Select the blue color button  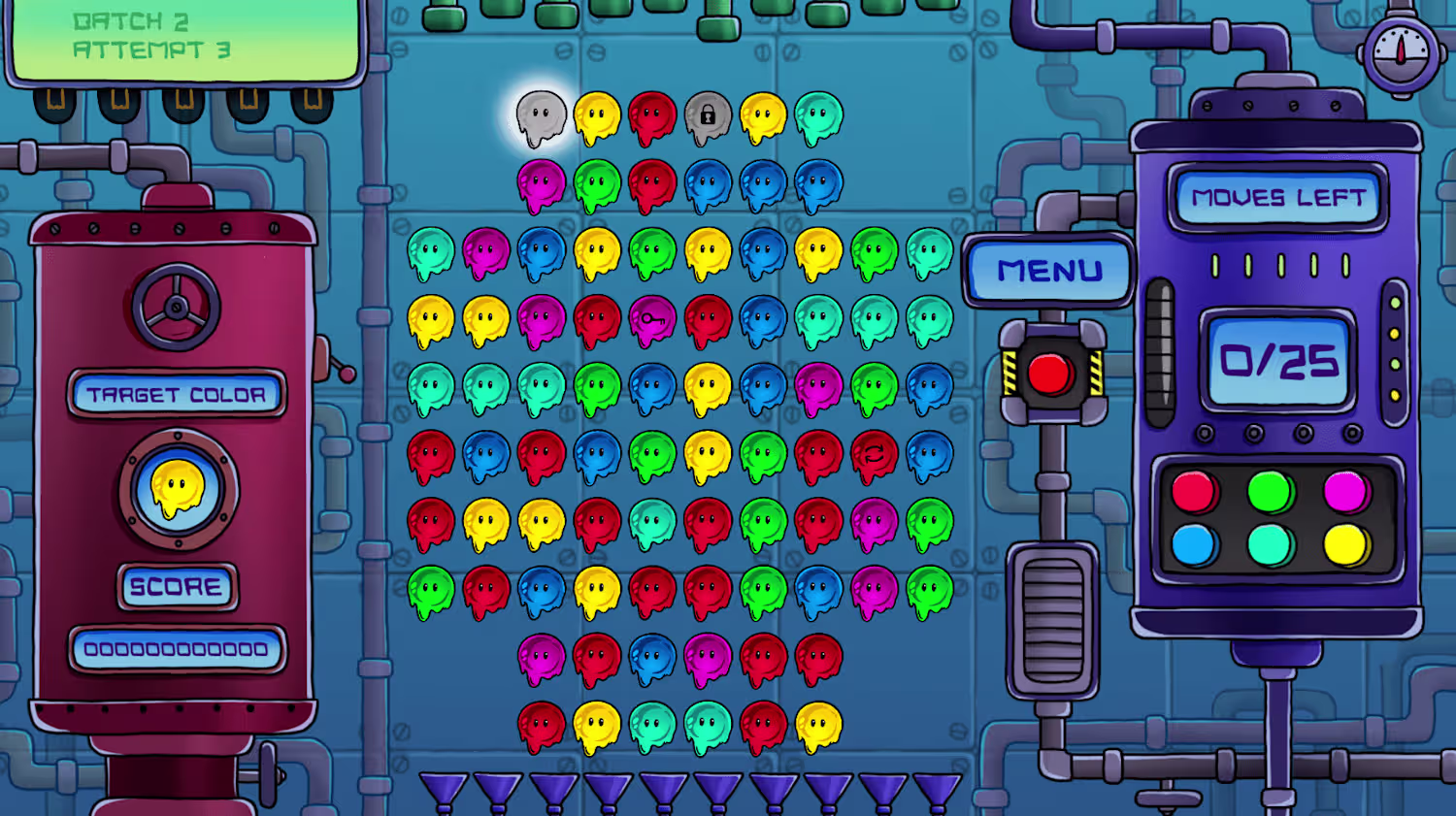click(1194, 545)
